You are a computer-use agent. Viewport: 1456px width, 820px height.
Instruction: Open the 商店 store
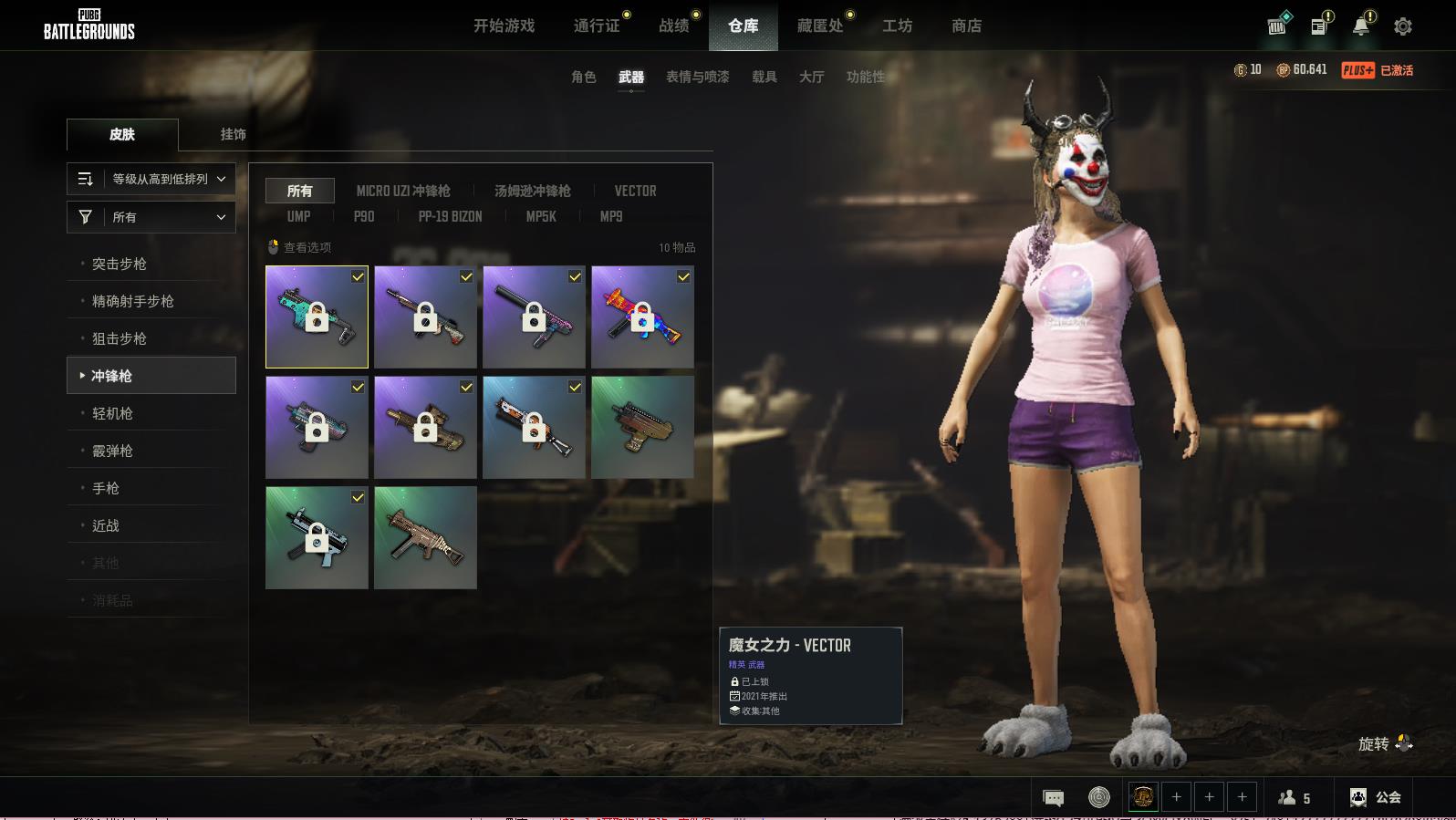(x=966, y=26)
